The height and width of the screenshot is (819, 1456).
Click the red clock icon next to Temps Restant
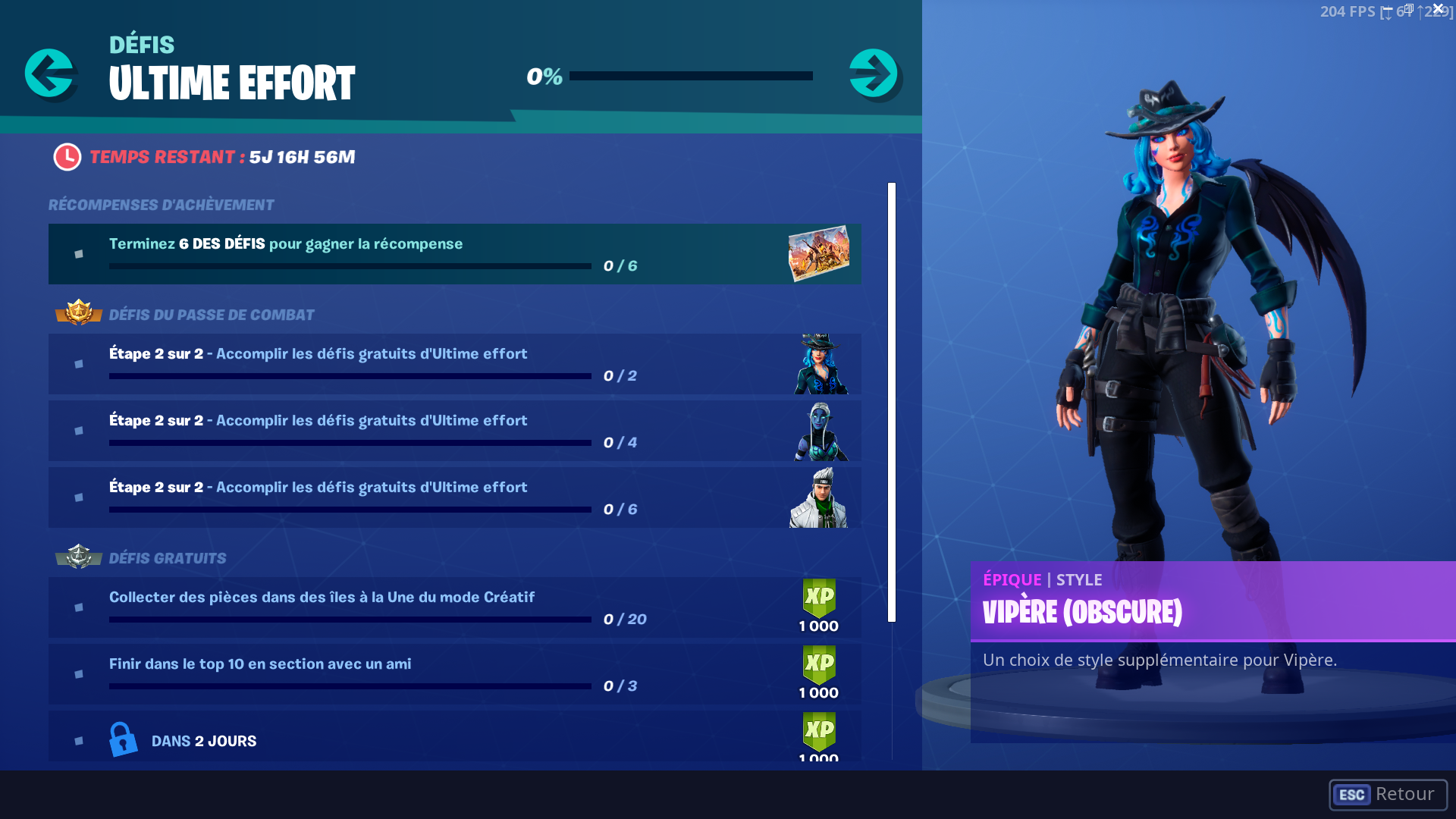coord(67,156)
